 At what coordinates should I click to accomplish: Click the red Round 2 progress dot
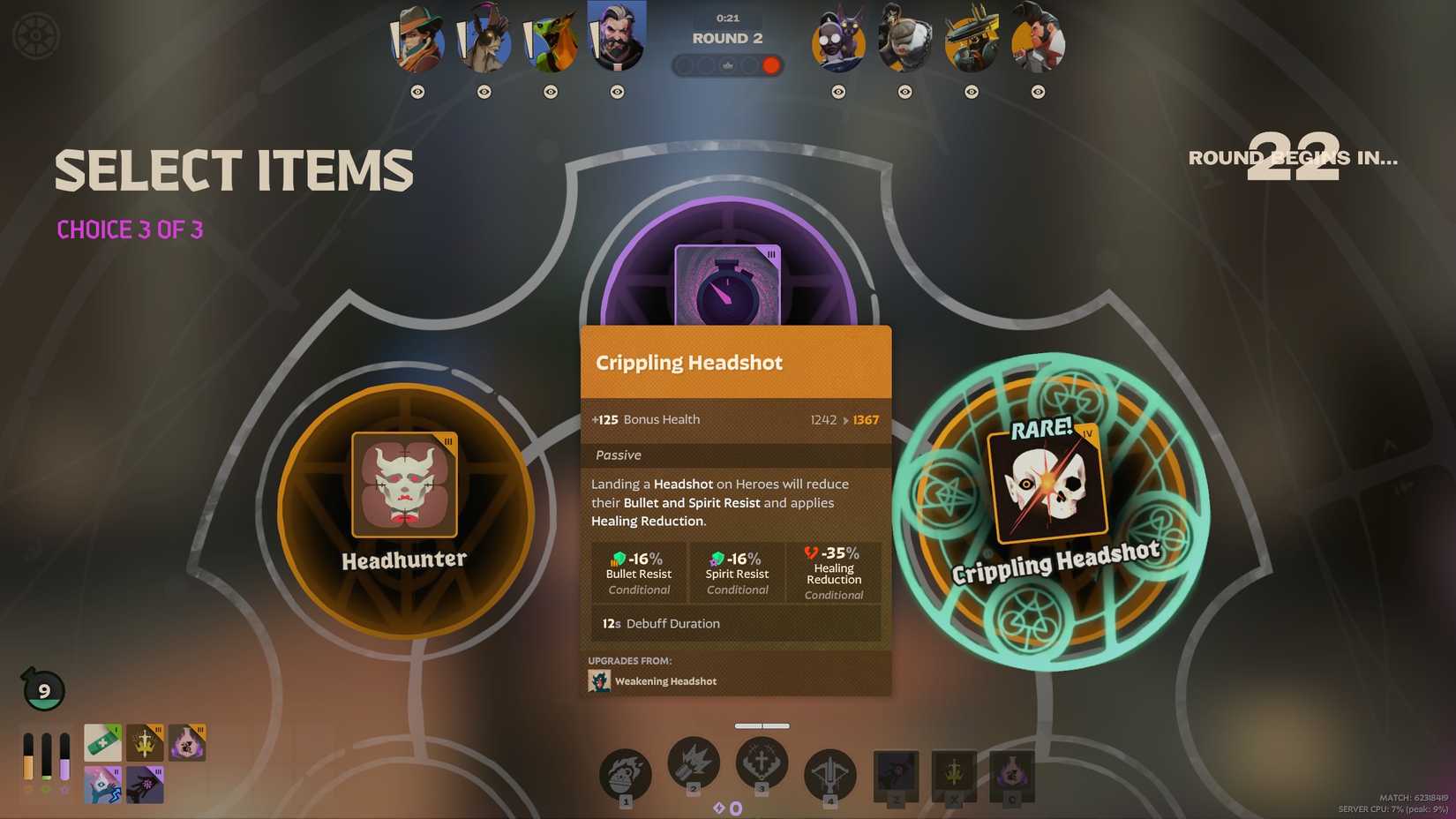pos(770,64)
